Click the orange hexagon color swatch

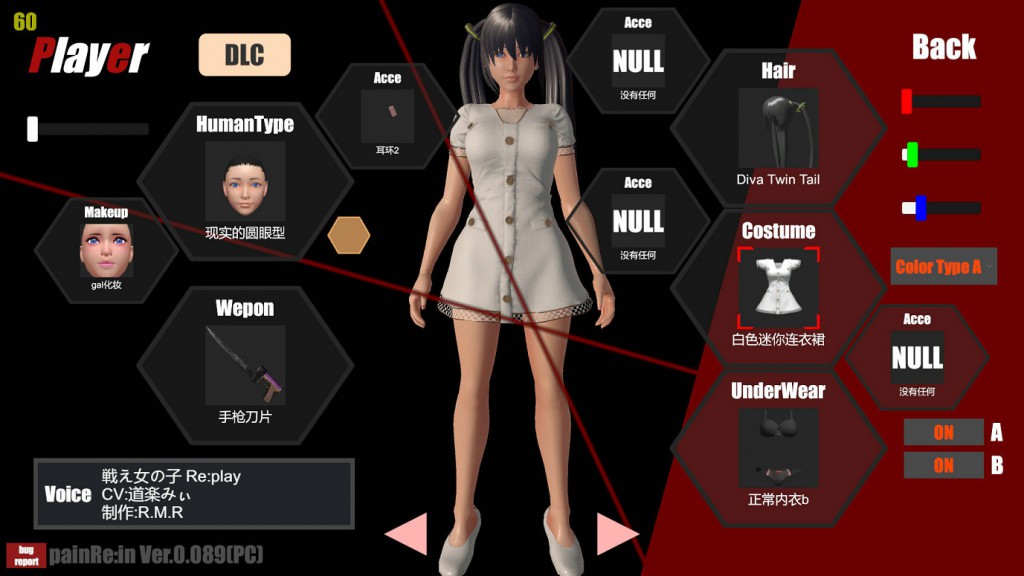[349, 235]
